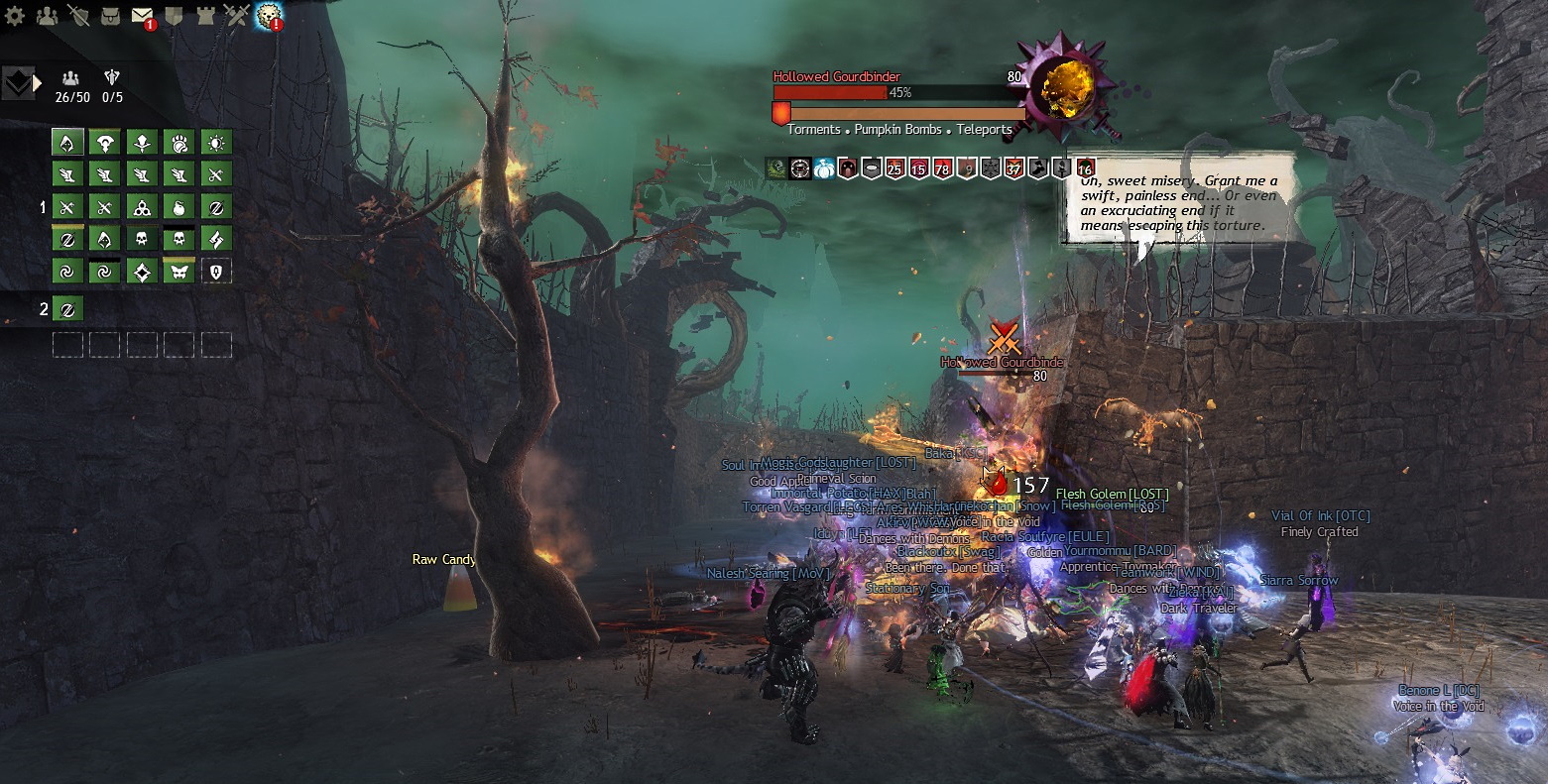The image size is (1548, 784).
Task: Open the World vs World tower icon
Action: tap(204, 15)
